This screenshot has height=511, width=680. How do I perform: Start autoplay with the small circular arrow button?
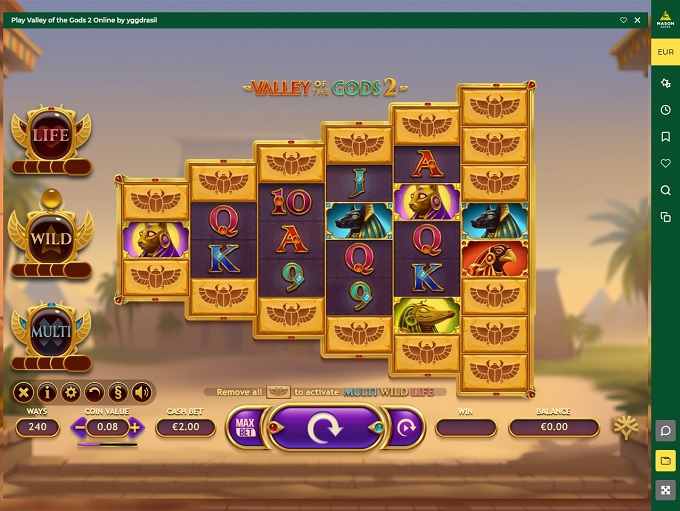(406, 428)
